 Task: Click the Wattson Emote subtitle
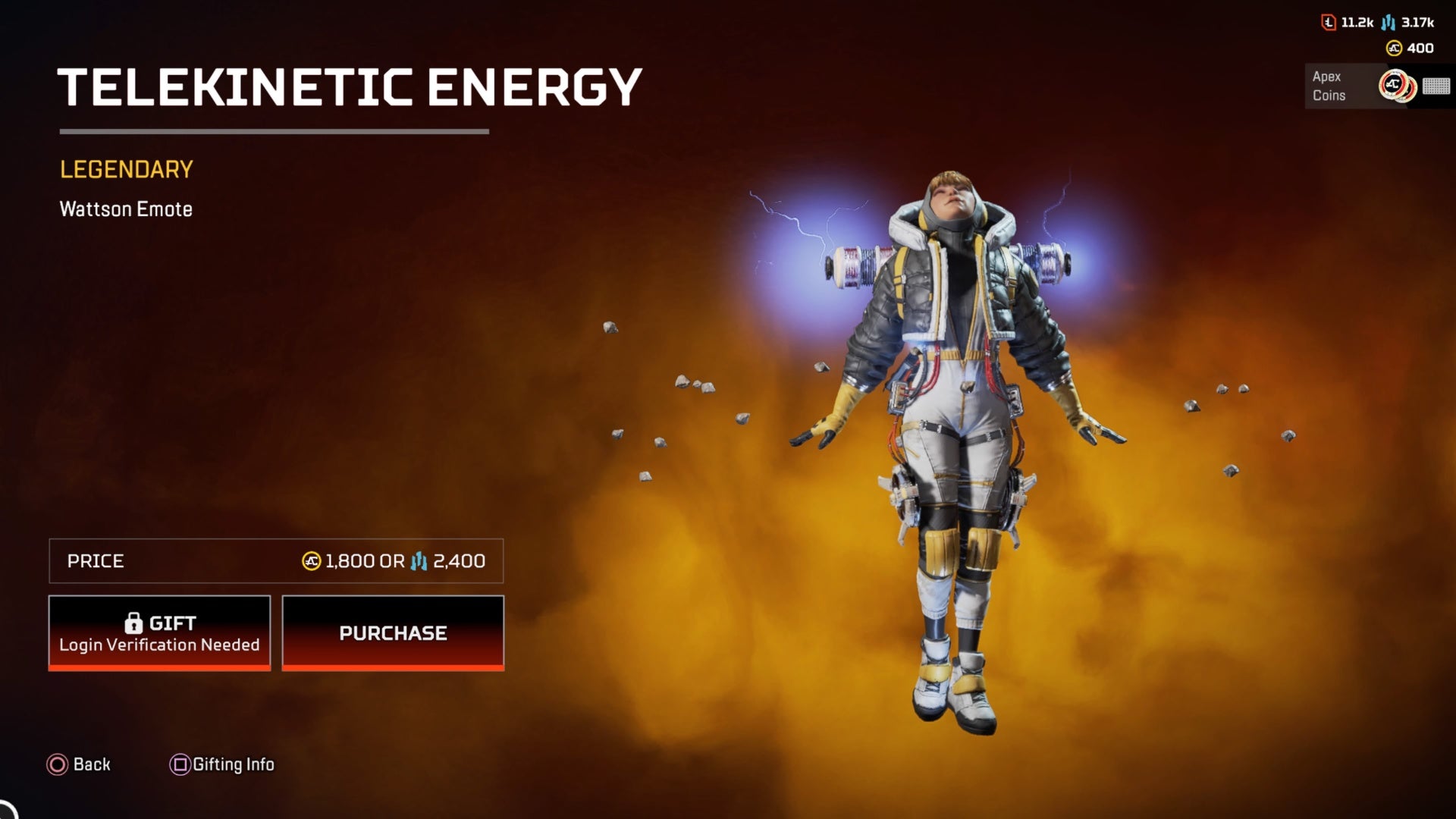pos(126,209)
